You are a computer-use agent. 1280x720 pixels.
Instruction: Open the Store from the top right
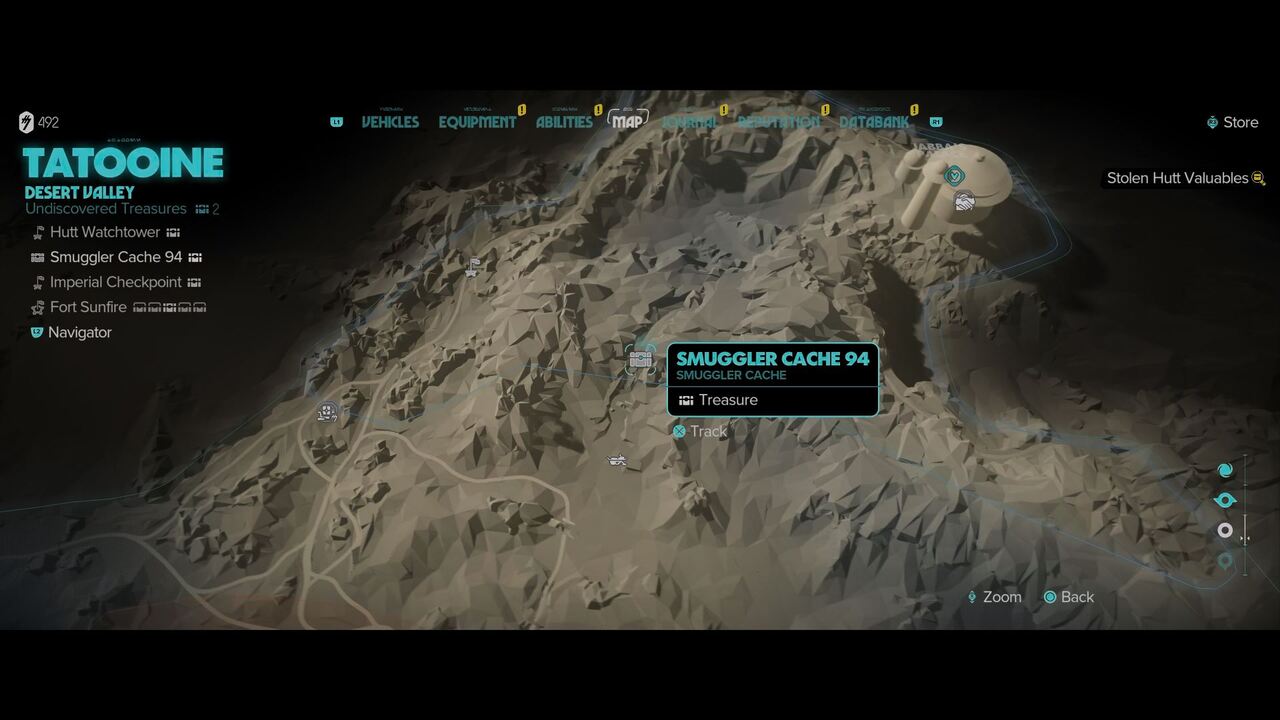coord(1233,122)
